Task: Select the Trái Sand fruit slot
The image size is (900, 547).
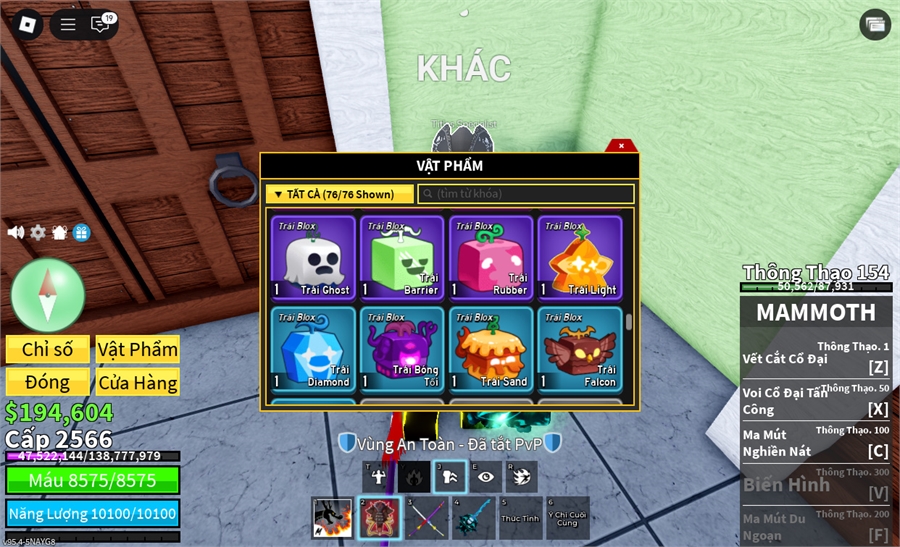Action: click(491, 348)
